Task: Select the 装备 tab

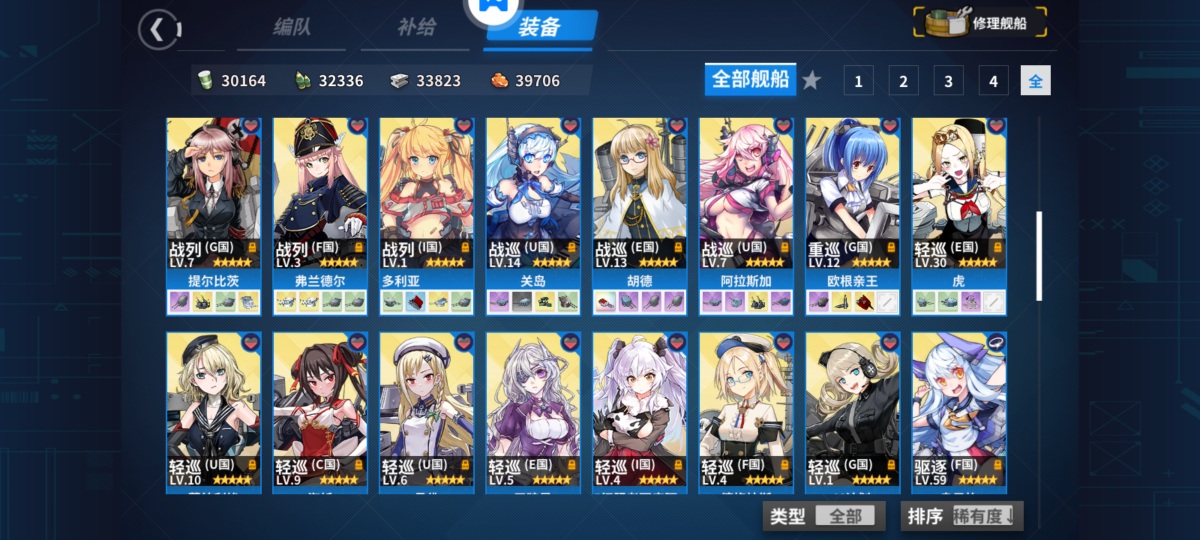Action: coord(540,27)
